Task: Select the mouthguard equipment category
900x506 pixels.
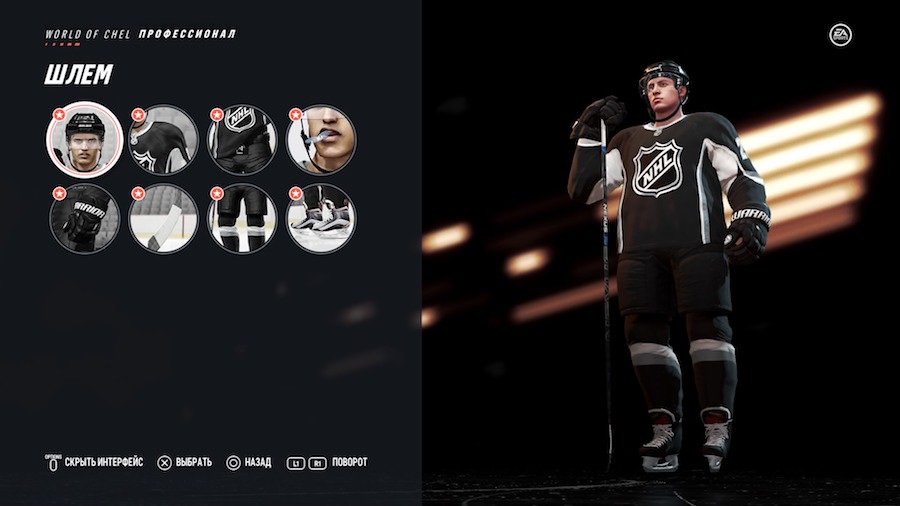Action: pyautogui.click(x=321, y=140)
